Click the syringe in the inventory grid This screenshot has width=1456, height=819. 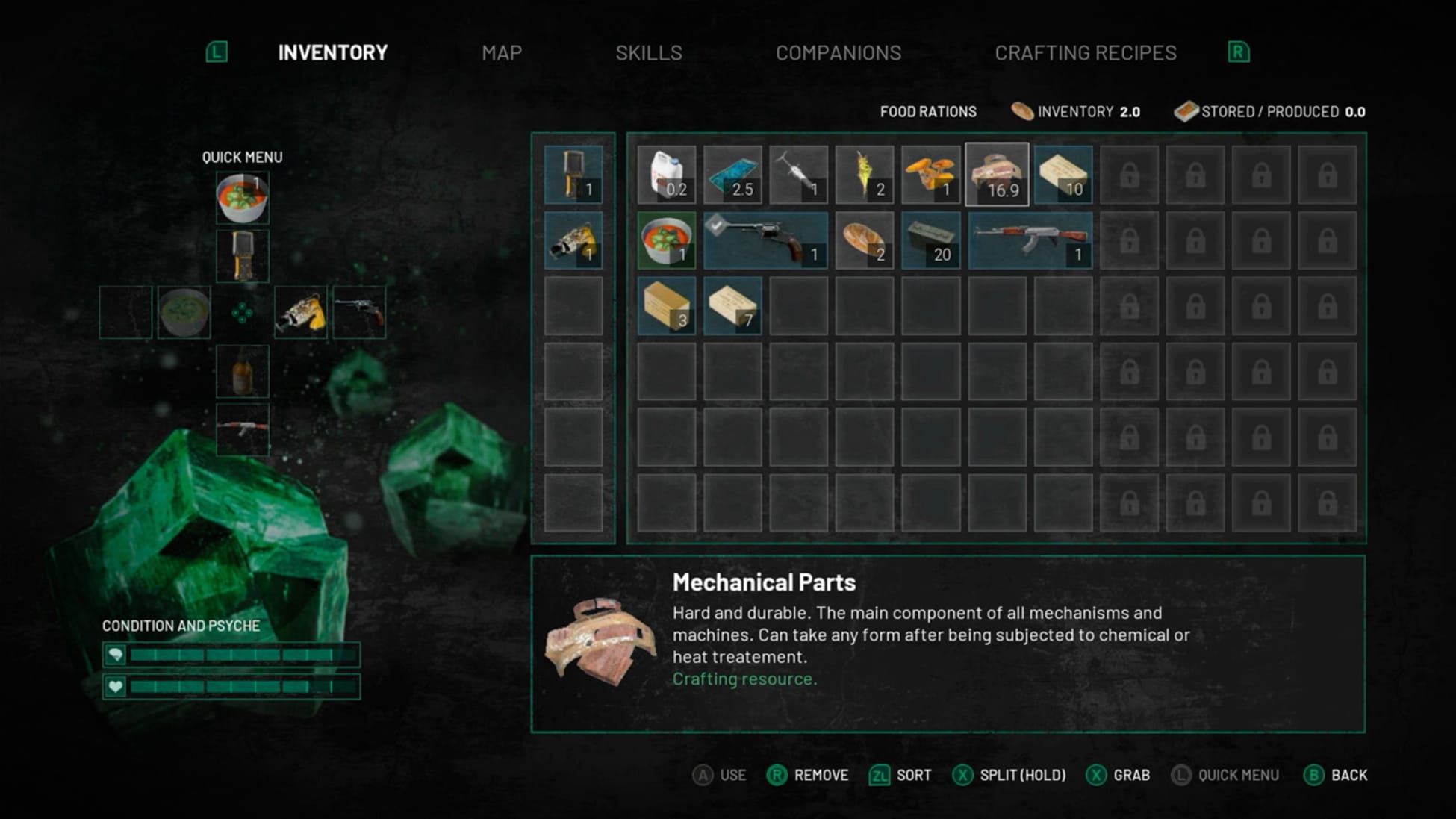797,175
